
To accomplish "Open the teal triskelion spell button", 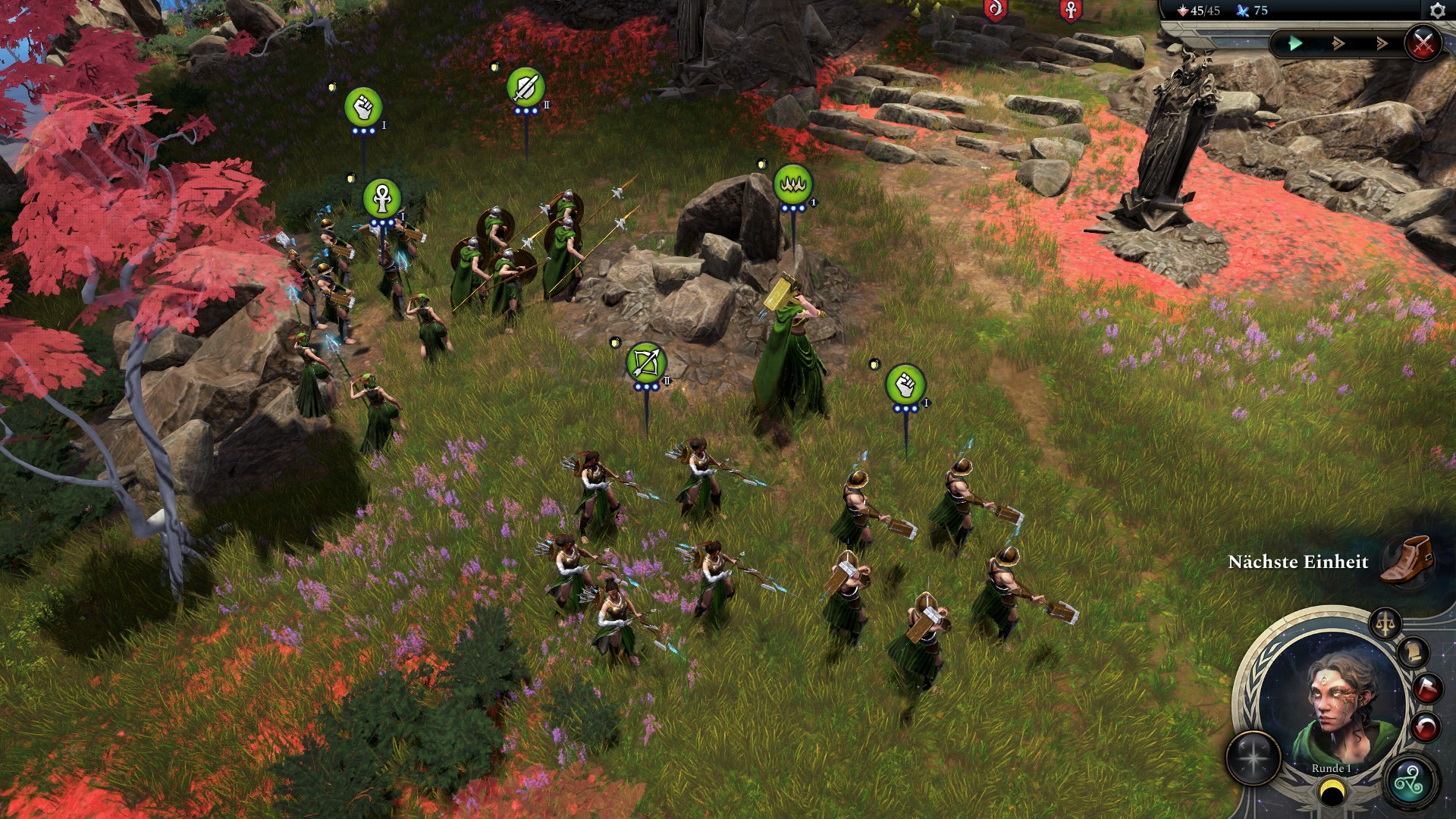I will [x=1412, y=781].
